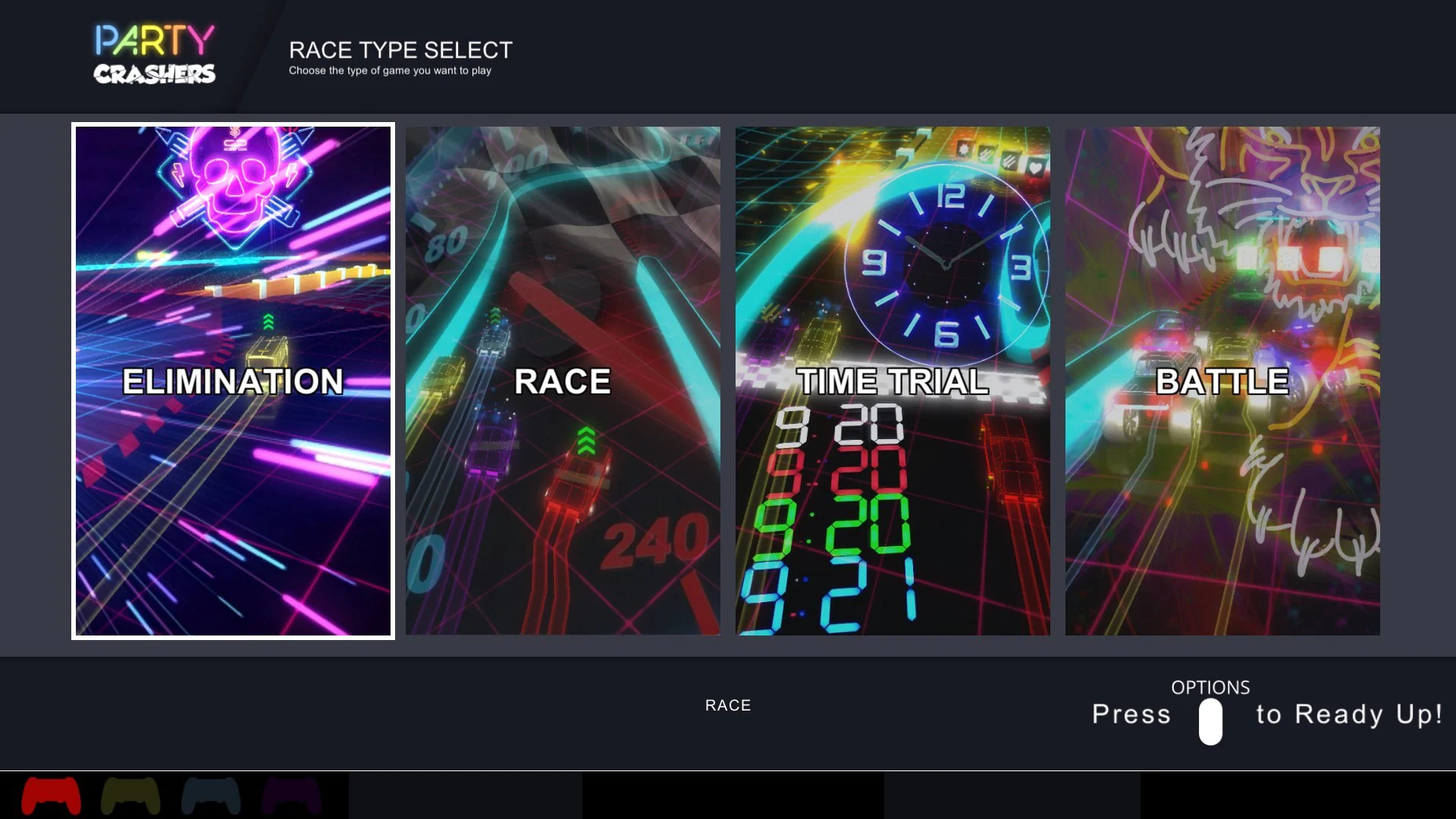The width and height of the screenshot is (1456, 819).
Task: Click the white OPTIONS button icon
Action: coord(1210,723)
